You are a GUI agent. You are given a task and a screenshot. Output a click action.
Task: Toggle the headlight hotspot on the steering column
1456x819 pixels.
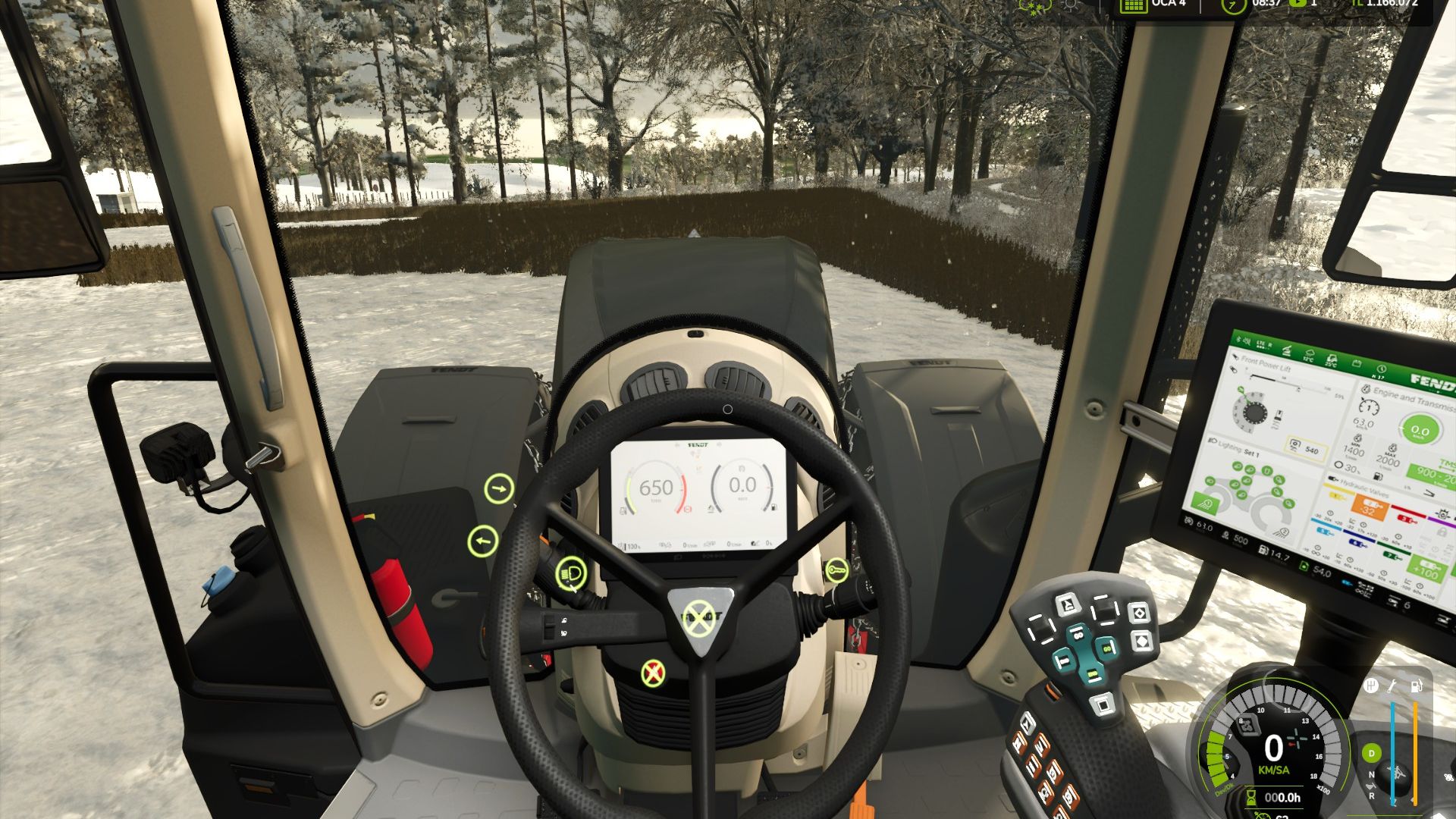click(570, 573)
